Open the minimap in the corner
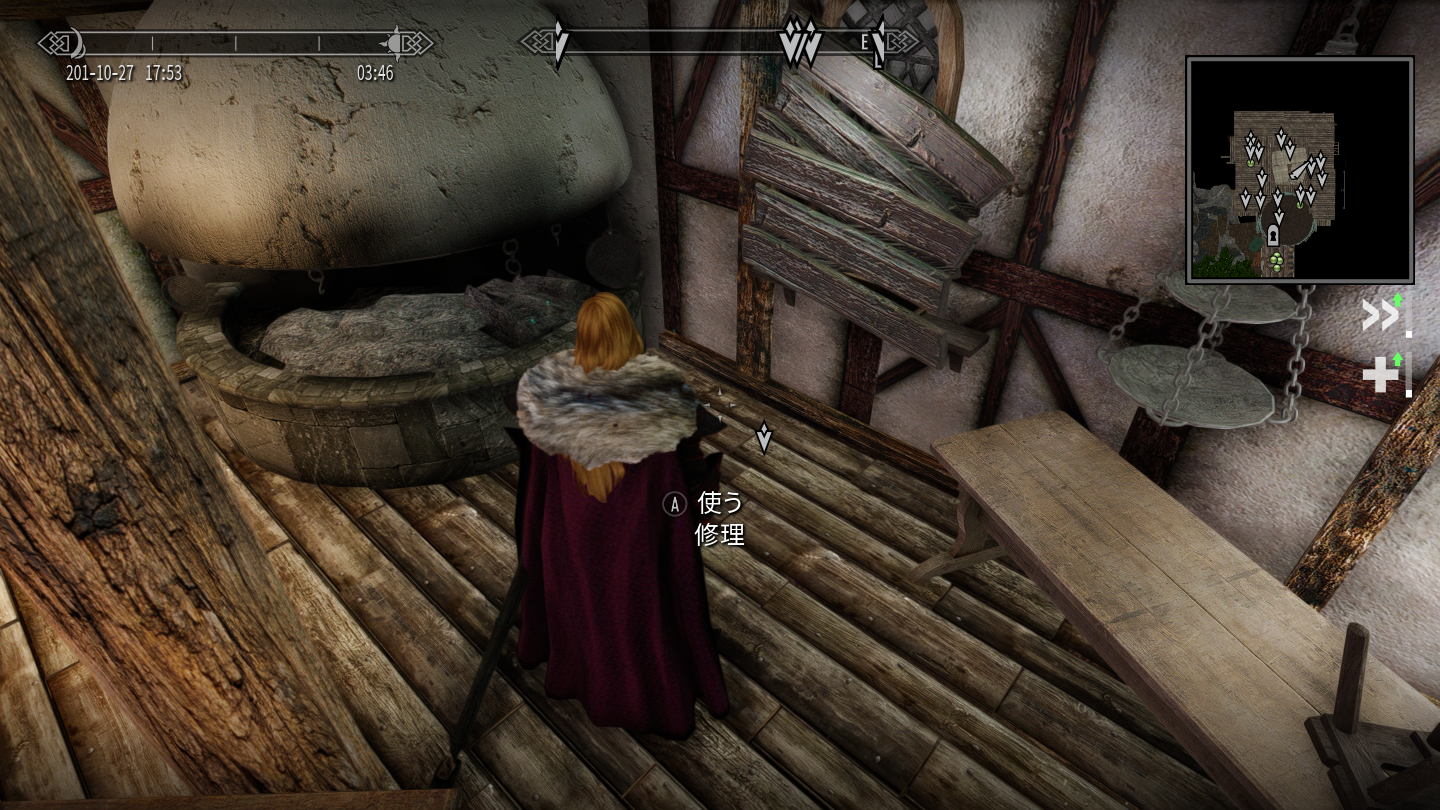This screenshot has width=1440, height=810. 1299,170
